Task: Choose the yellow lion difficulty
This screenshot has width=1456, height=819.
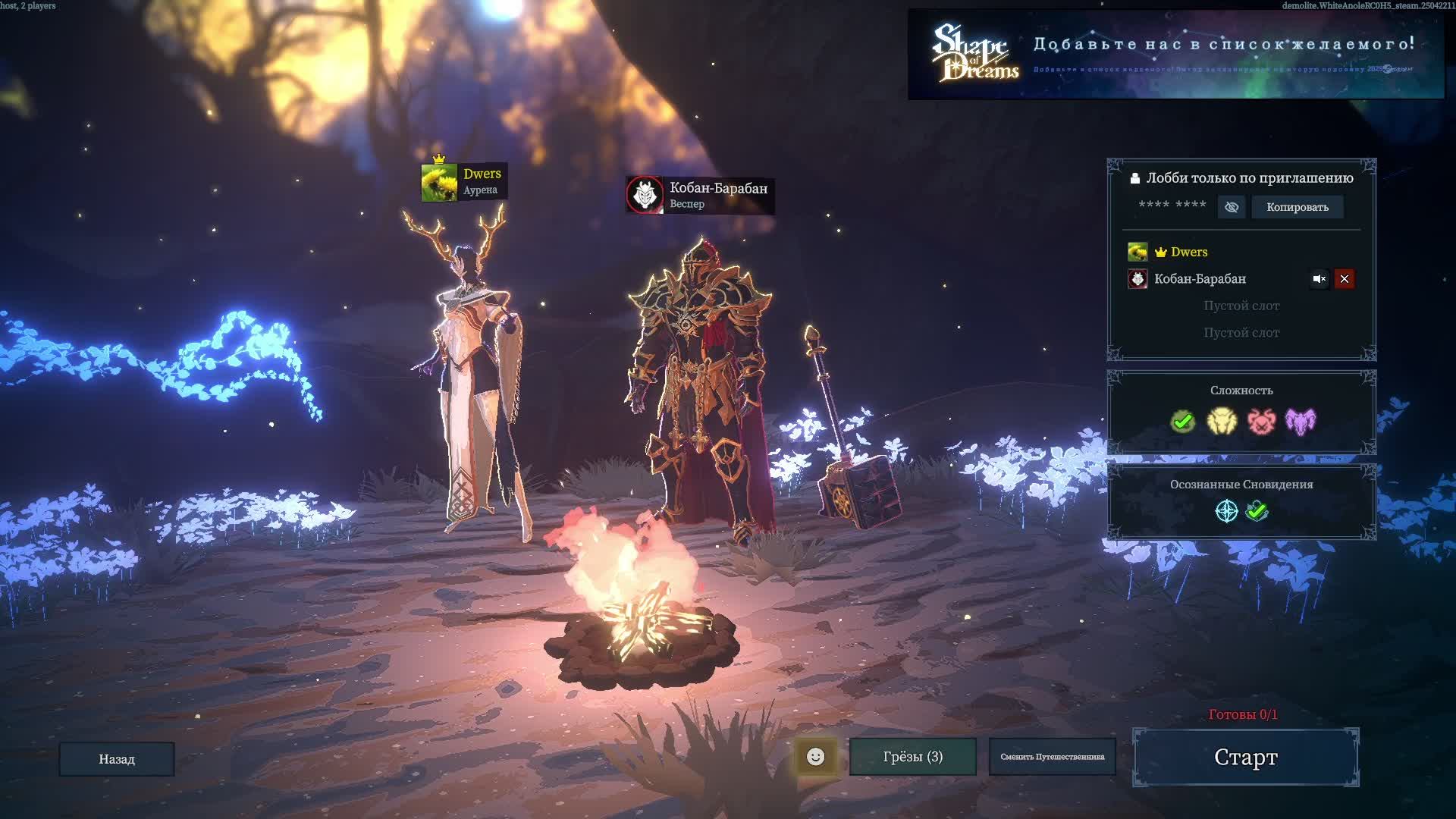Action: pos(1222,421)
